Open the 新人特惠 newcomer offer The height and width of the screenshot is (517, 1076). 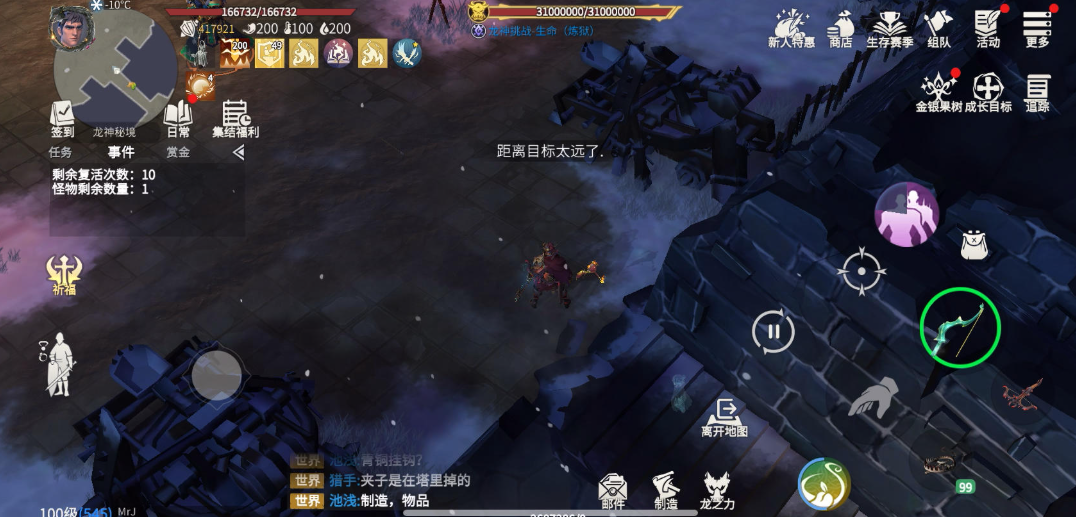791,27
